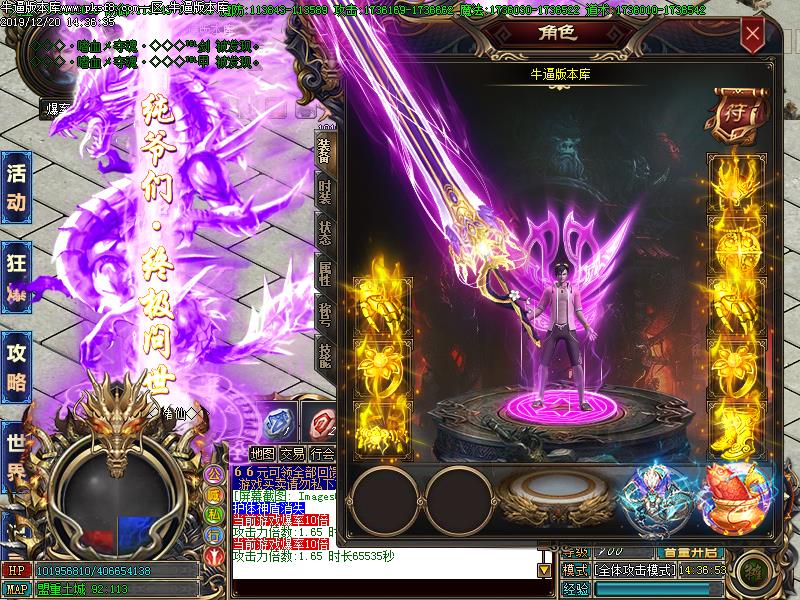Open the 地图 map button
The height and width of the screenshot is (600, 800).
262,453
